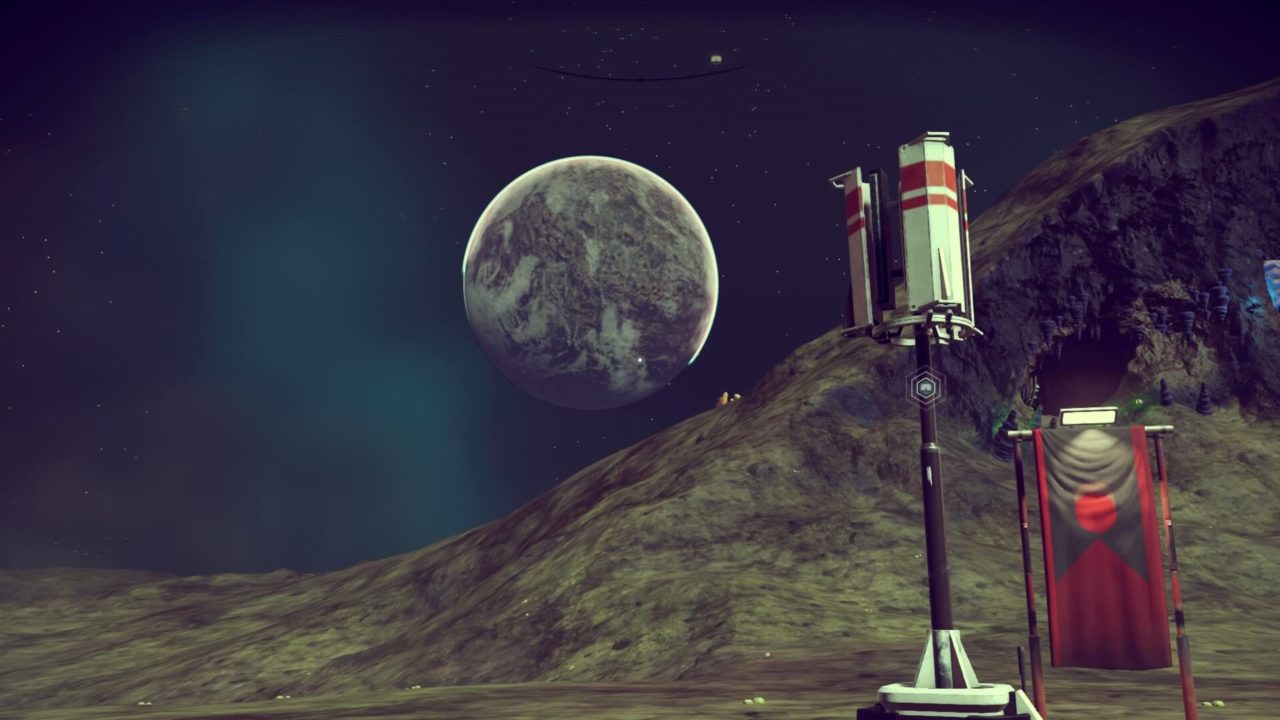
Task: Select the hexagonal waypoint marker on the pole
Action: pyautogui.click(x=925, y=387)
